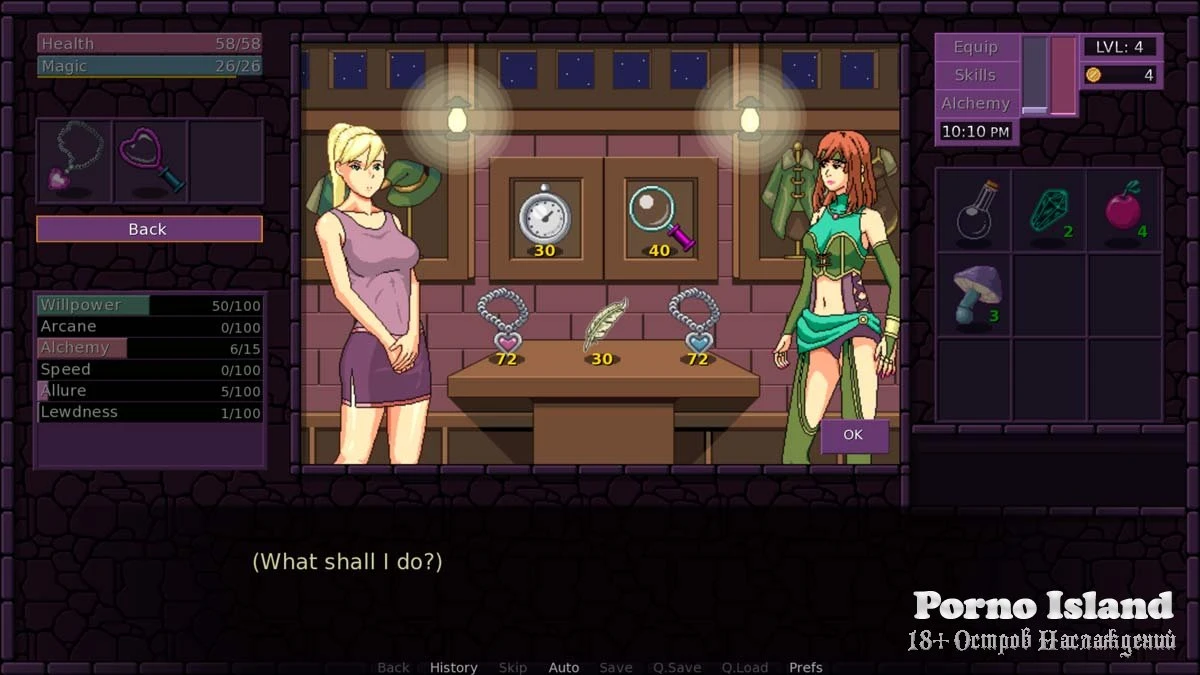Viewport: 1200px width, 675px height.
Task: Toggle Auto advance mode
Action: click(x=564, y=667)
